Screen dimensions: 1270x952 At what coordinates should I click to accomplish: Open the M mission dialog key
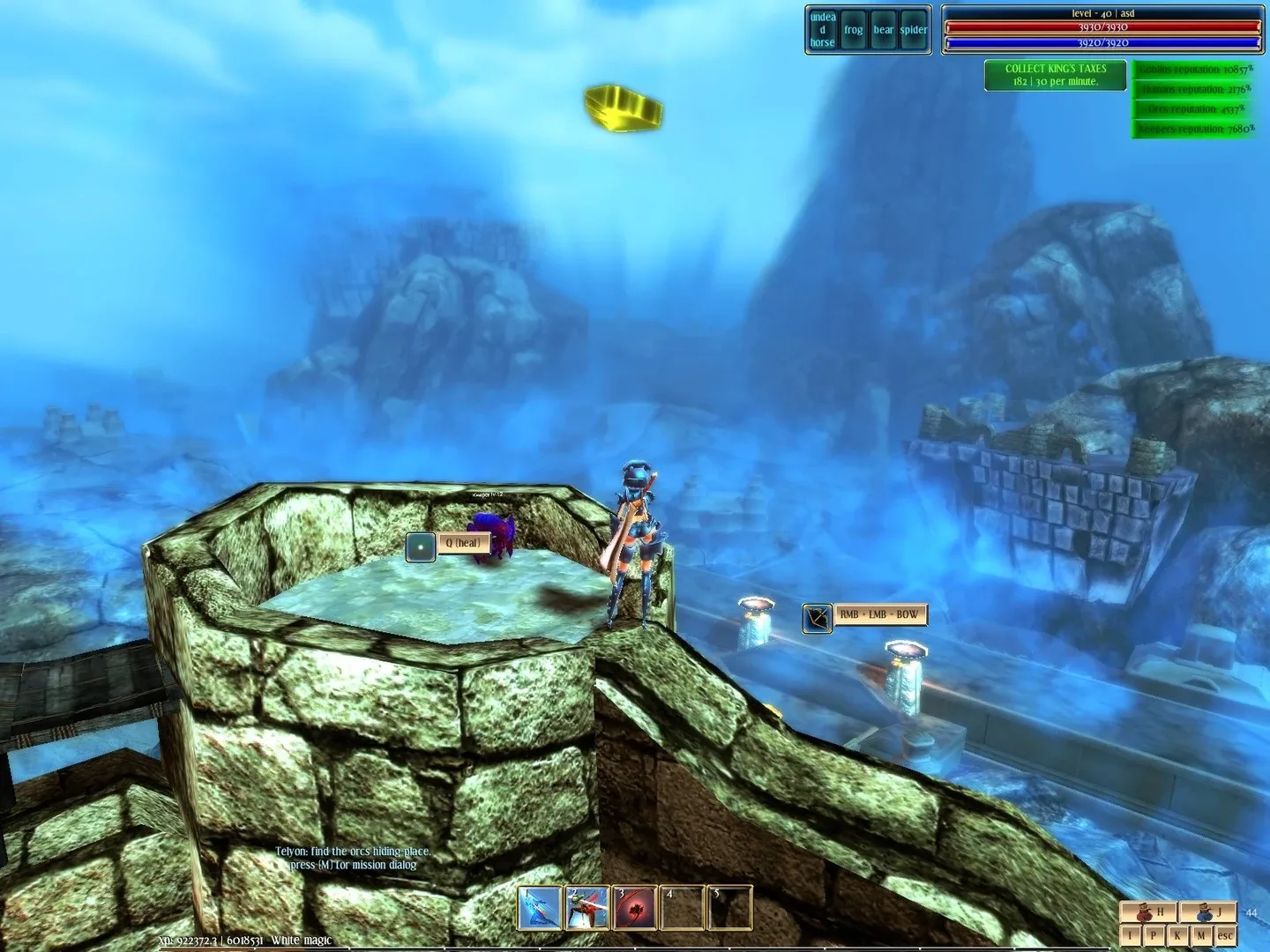click(1202, 935)
